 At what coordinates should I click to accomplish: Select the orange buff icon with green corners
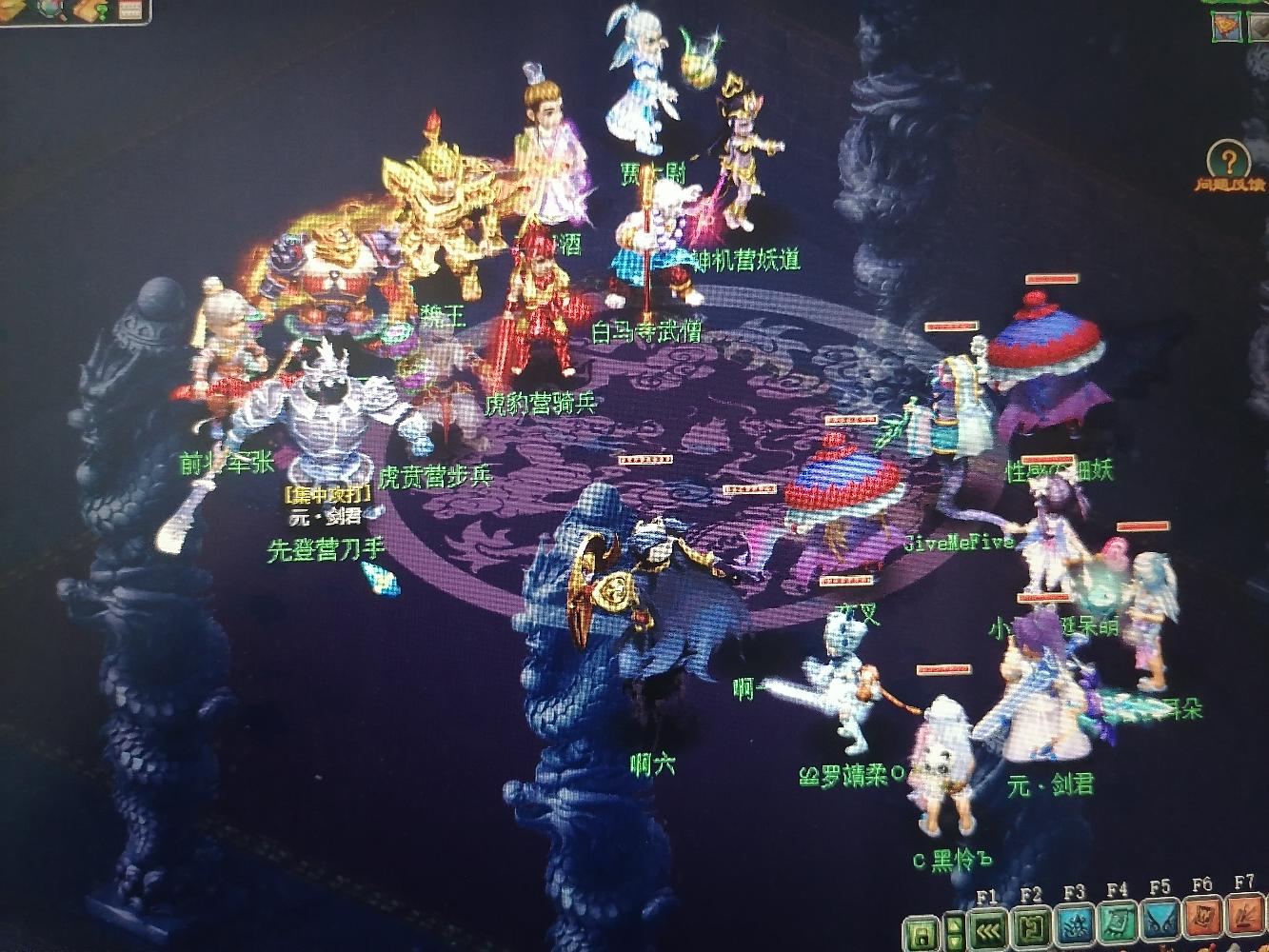1227,25
